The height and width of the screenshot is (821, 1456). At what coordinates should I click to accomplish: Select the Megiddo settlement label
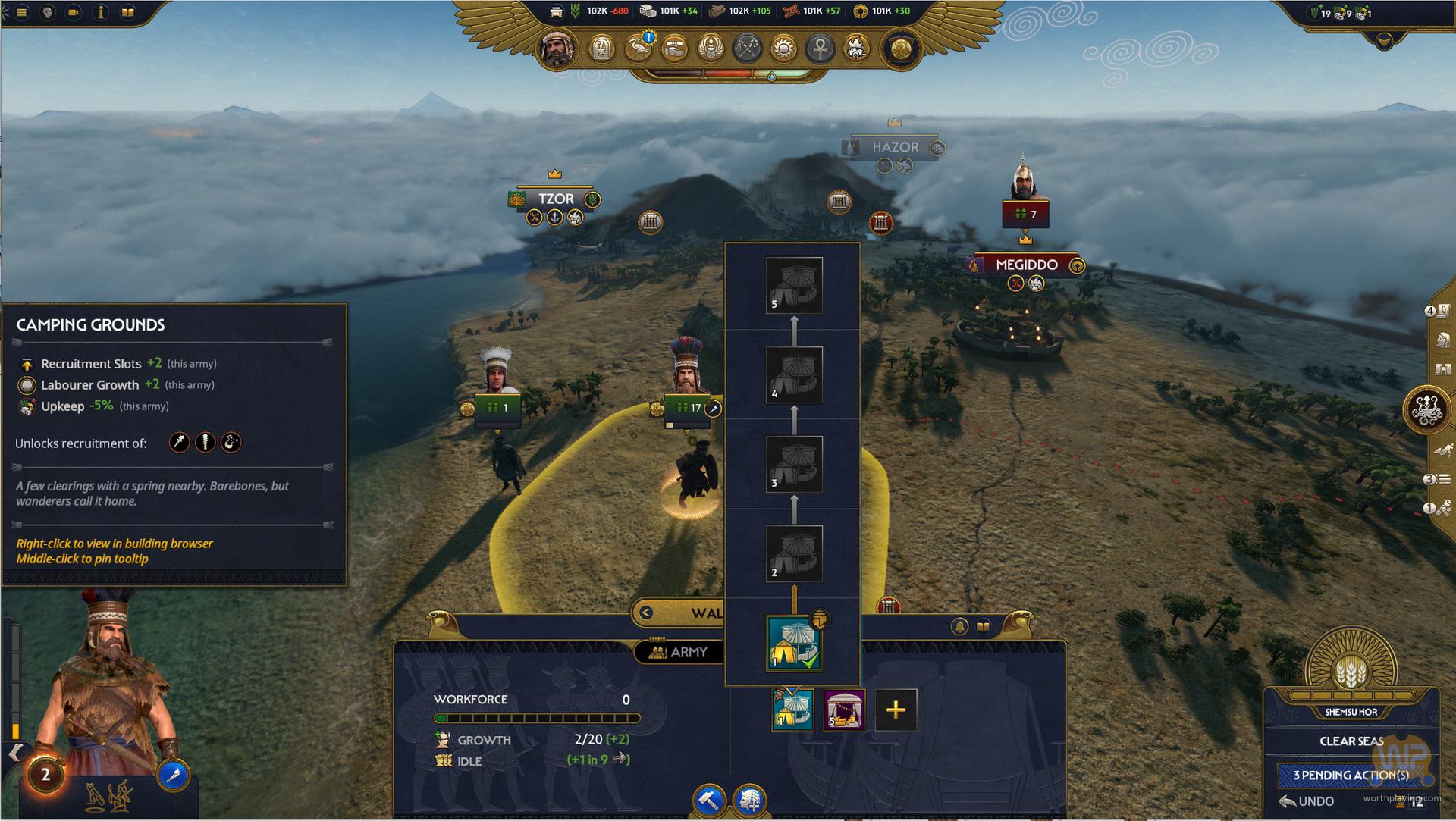pos(1026,265)
